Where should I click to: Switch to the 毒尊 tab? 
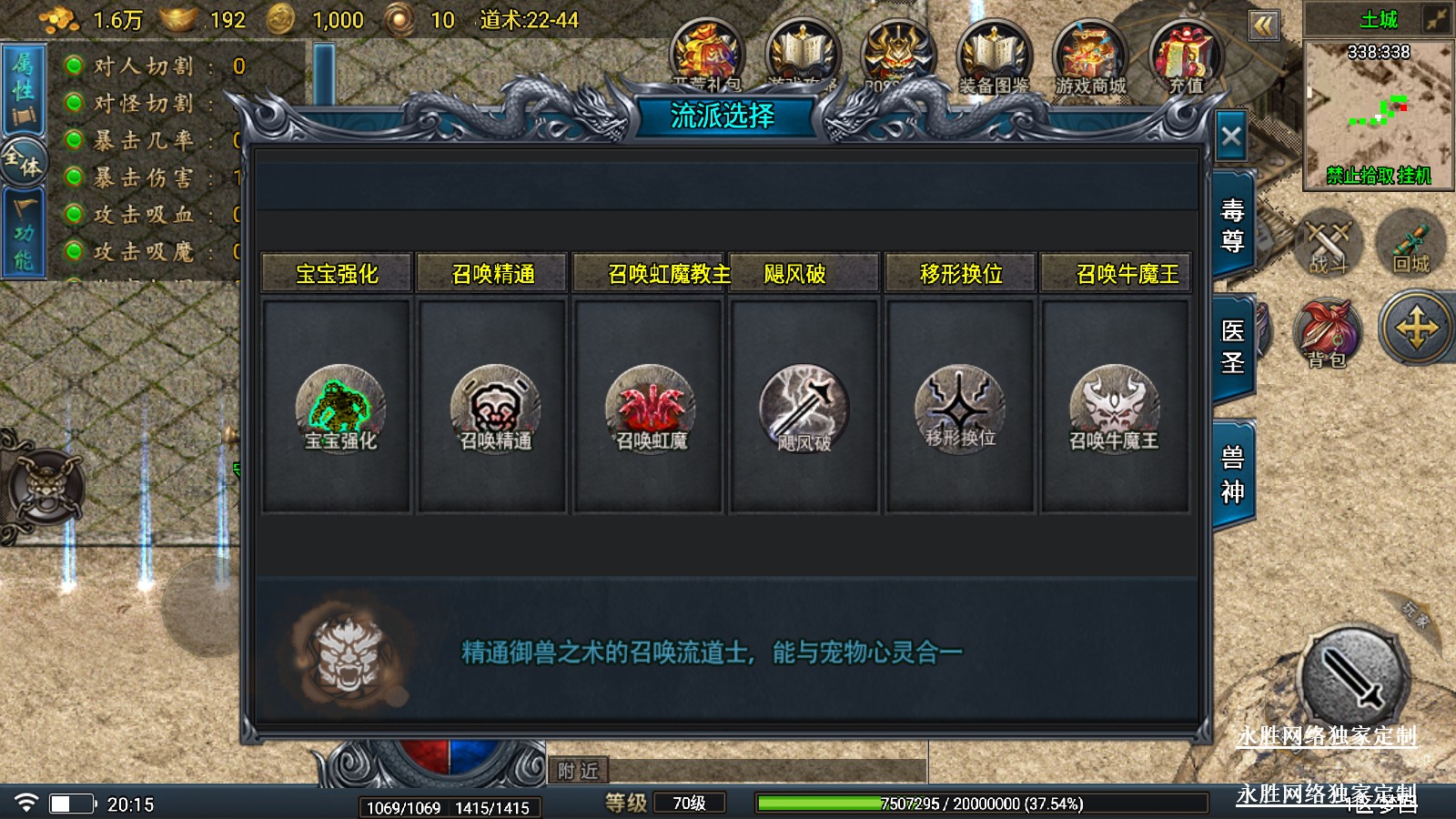(x=1233, y=226)
